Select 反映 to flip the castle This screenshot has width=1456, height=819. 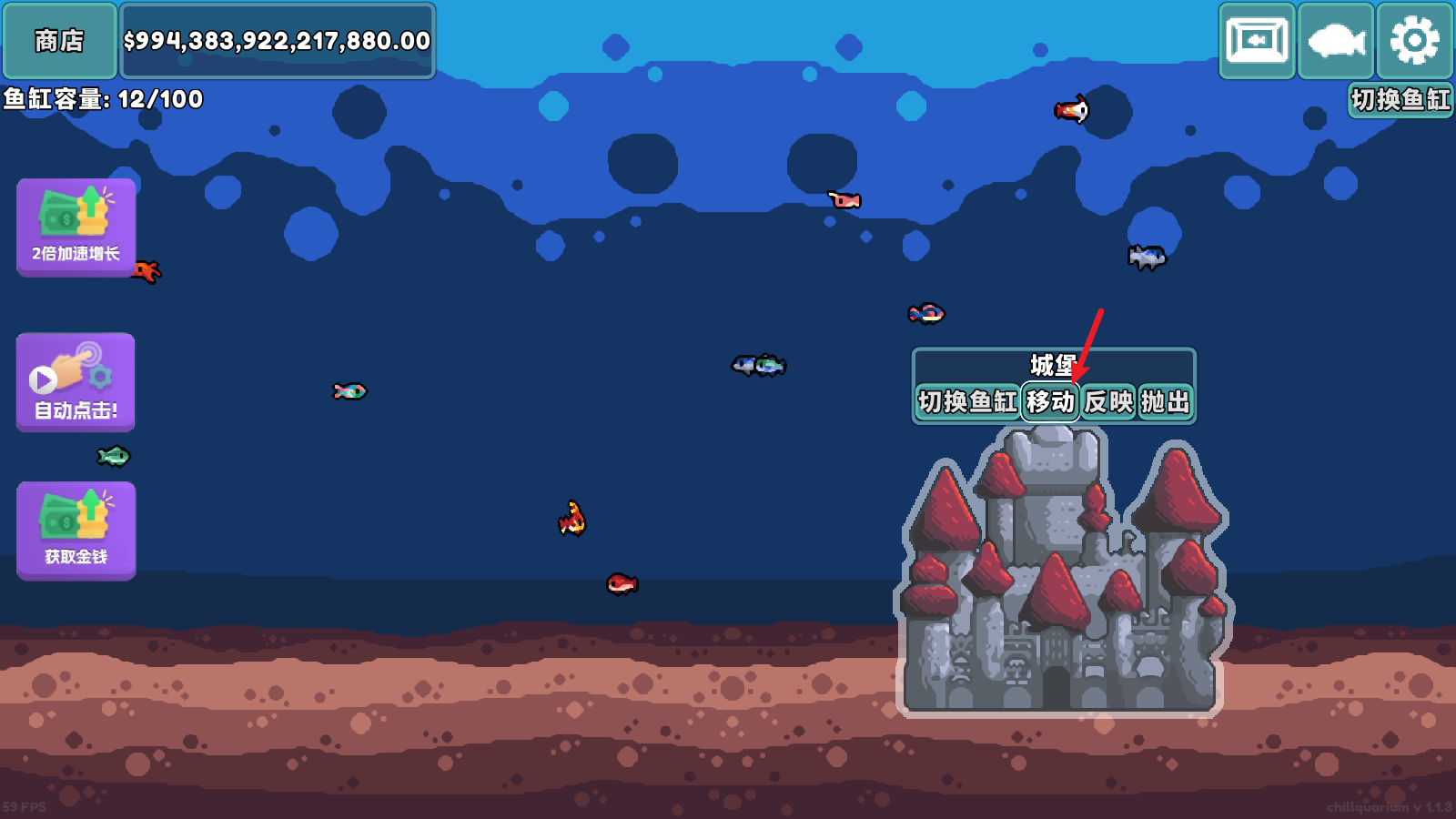(1108, 401)
